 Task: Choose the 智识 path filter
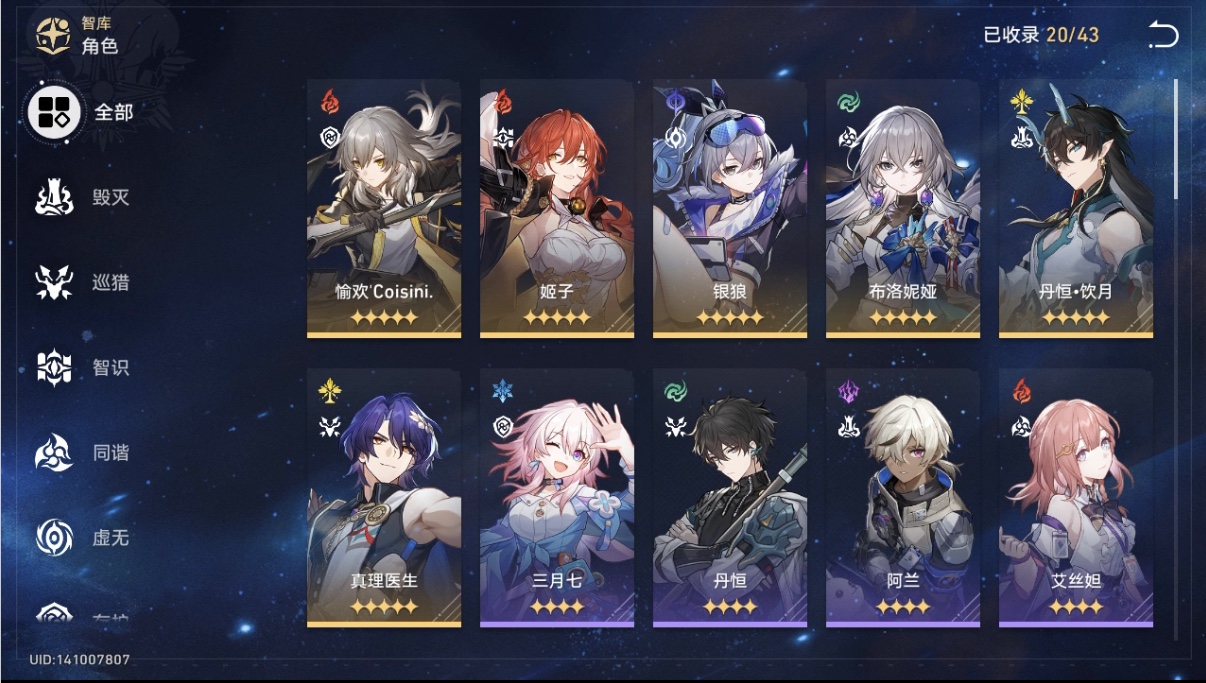point(82,367)
